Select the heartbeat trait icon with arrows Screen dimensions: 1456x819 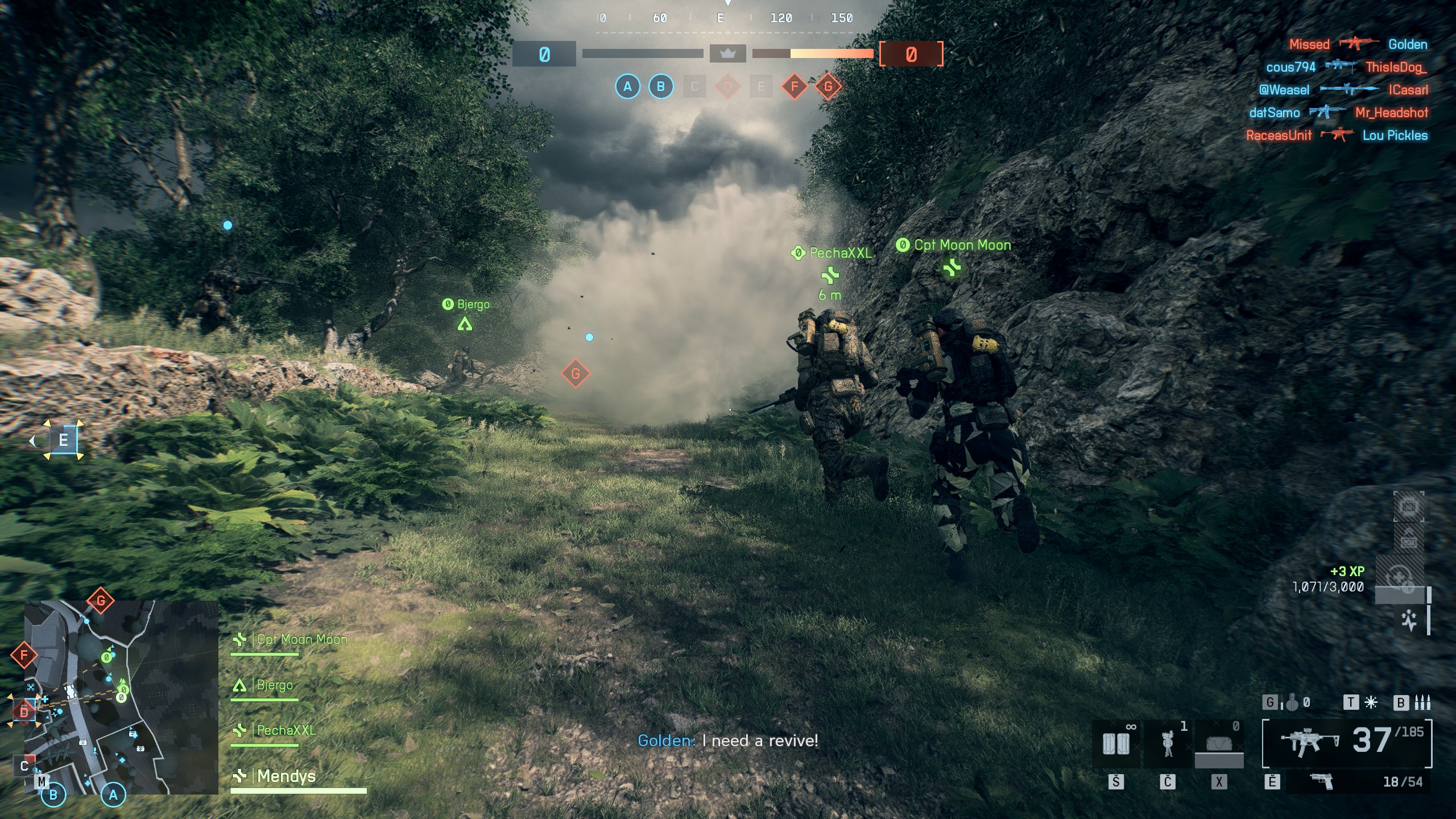coord(1408,621)
